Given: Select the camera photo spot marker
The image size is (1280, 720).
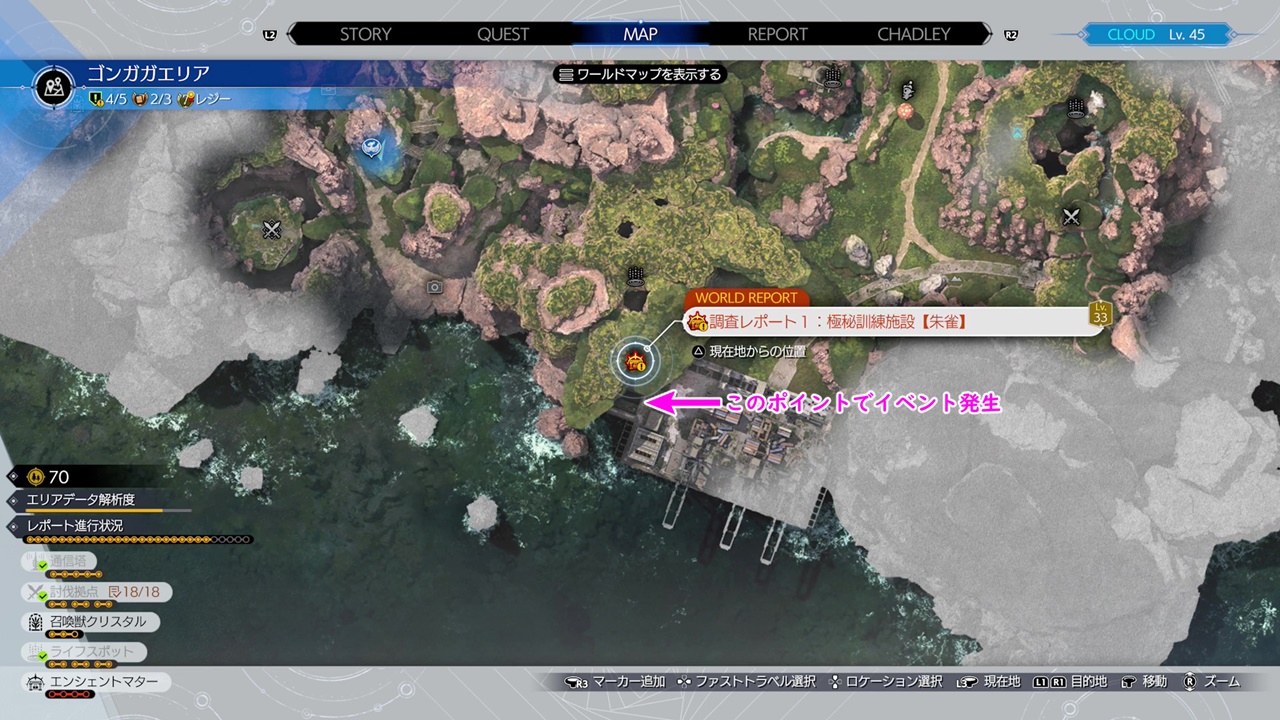Looking at the screenshot, I should [435, 287].
